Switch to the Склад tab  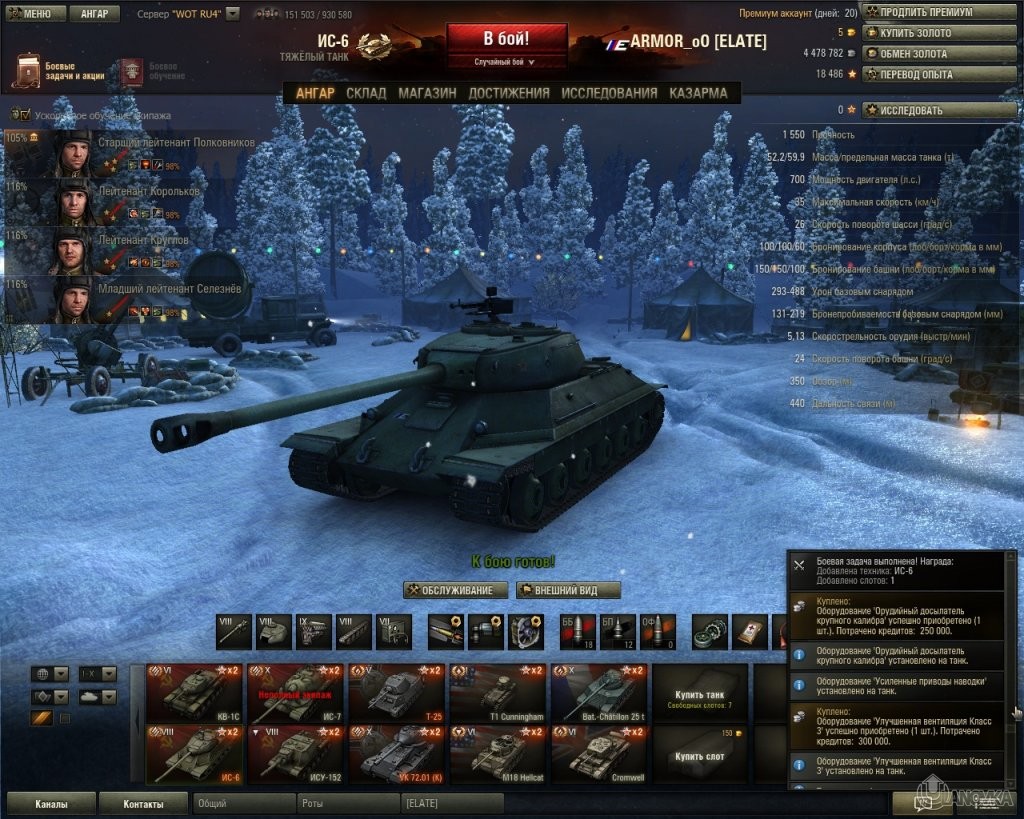coord(366,93)
